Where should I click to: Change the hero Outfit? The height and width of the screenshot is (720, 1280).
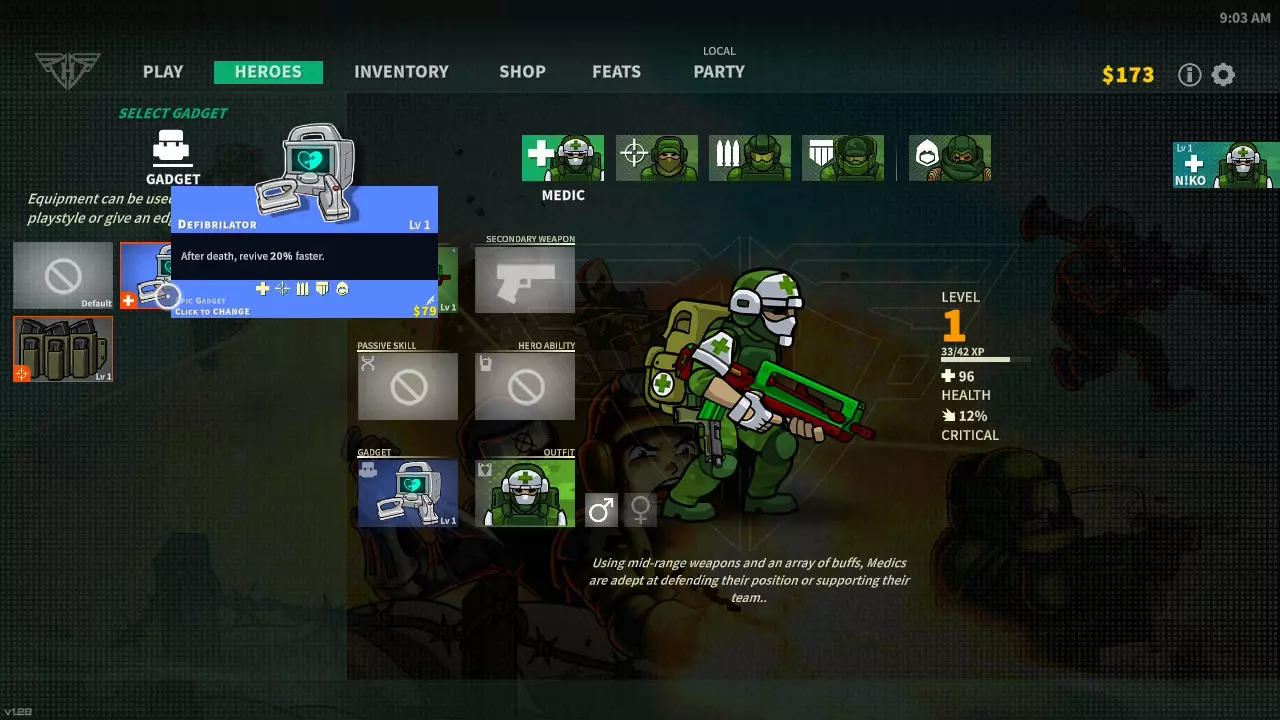click(525, 493)
